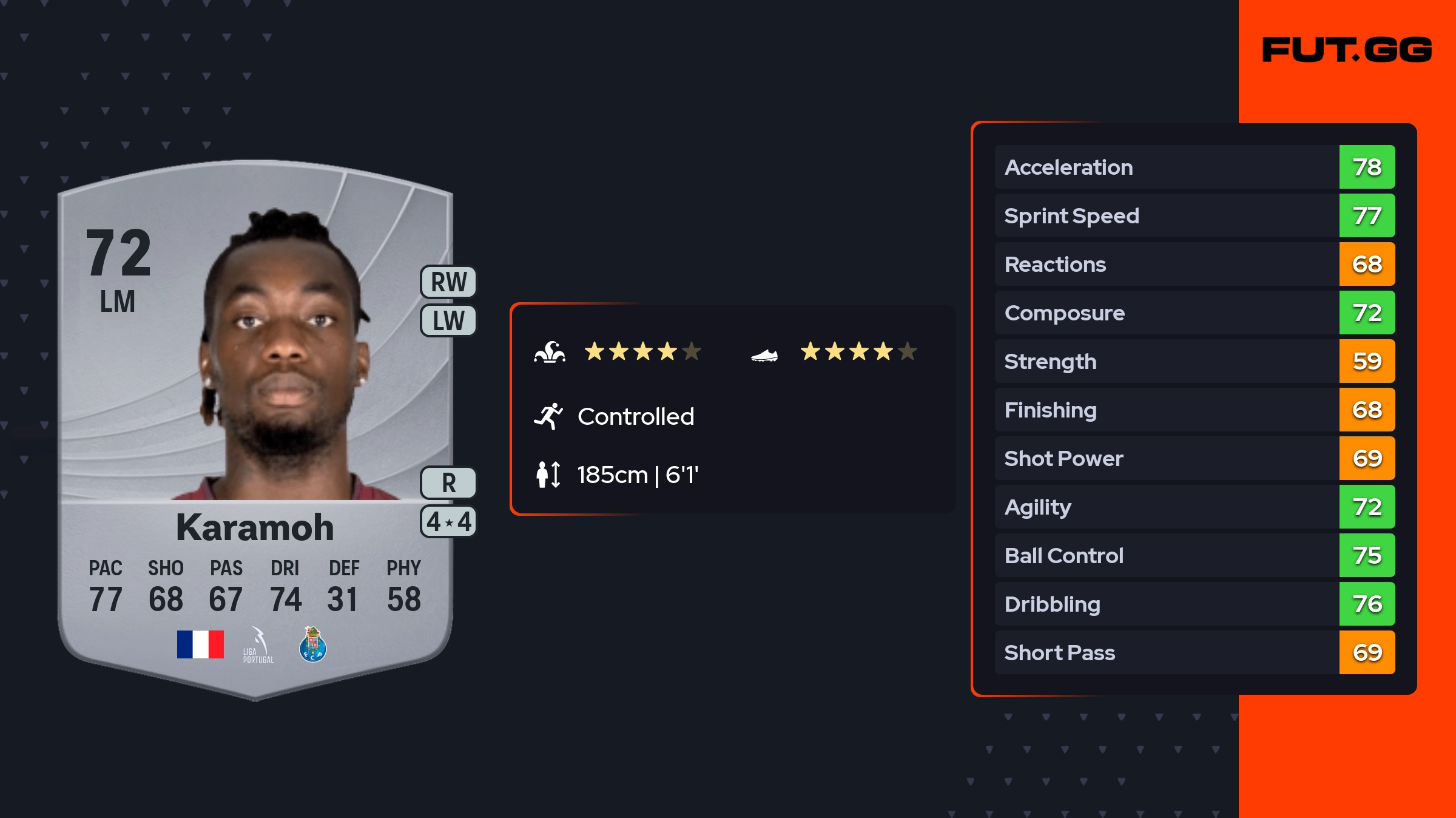The width and height of the screenshot is (1456, 818).
Task: Select the Reactions stat row
Action: coord(1194,264)
